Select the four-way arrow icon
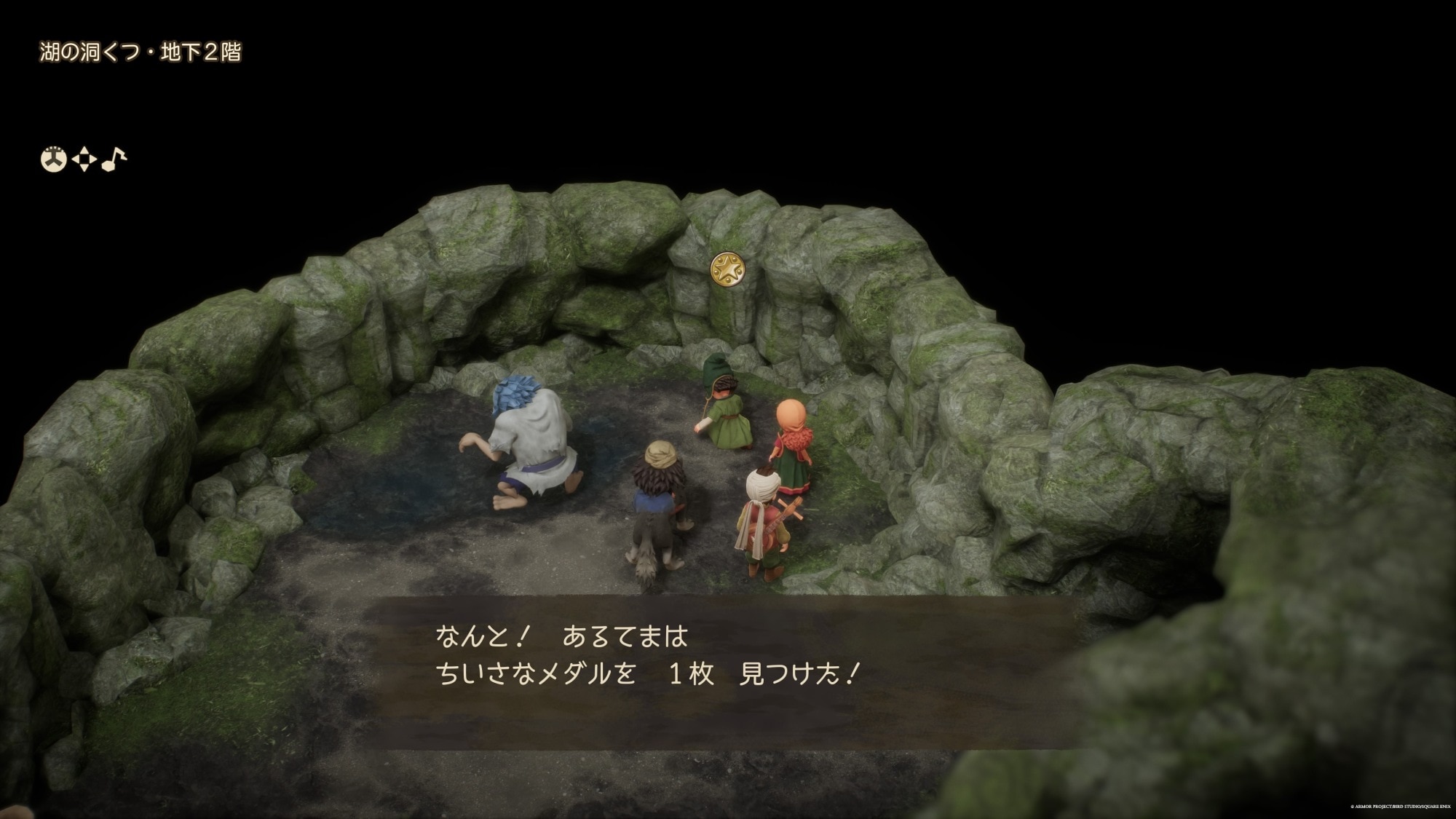This screenshot has height=819, width=1456. (x=84, y=159)
